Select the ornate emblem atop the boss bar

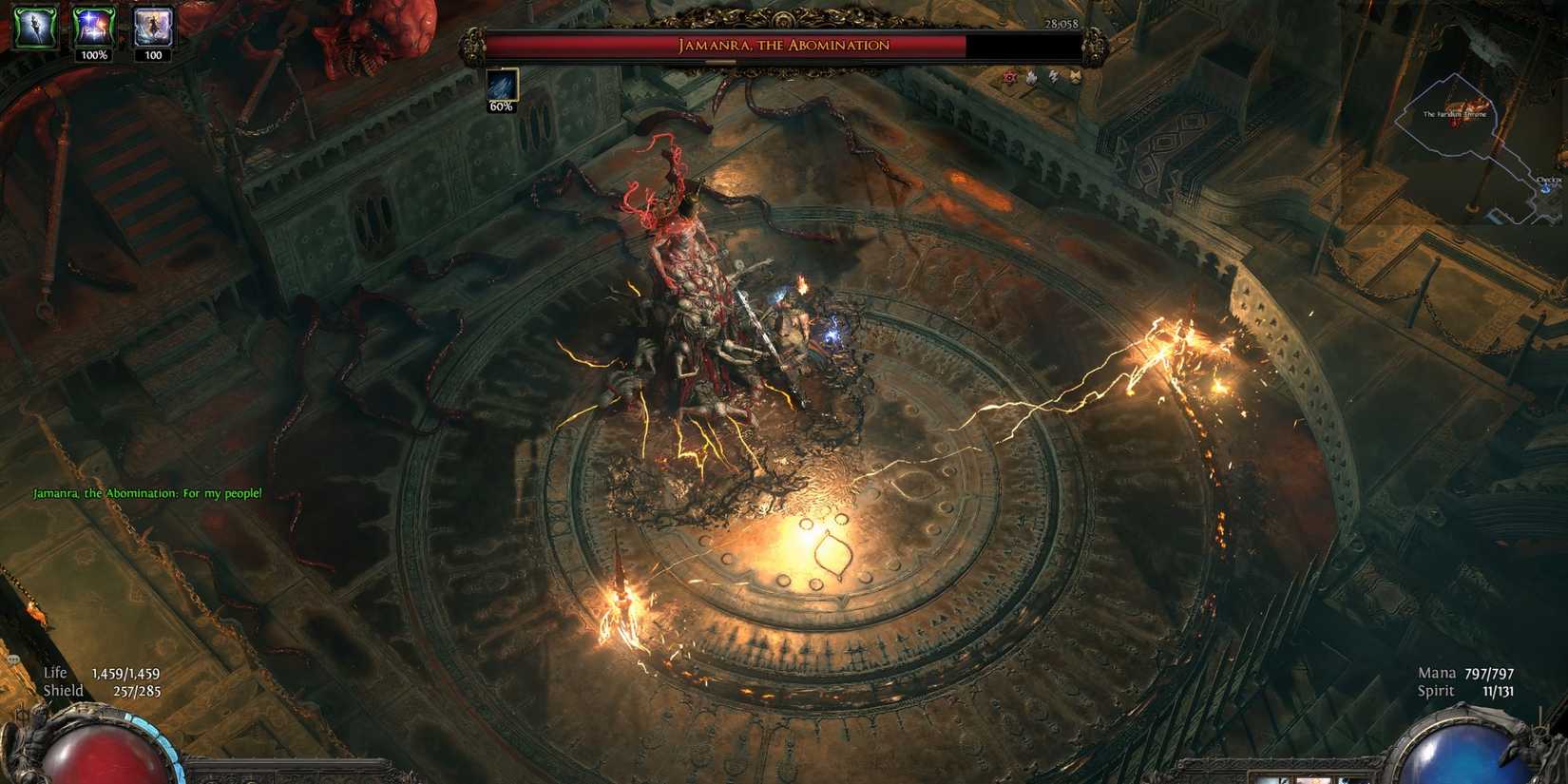[x=783, y=17]
